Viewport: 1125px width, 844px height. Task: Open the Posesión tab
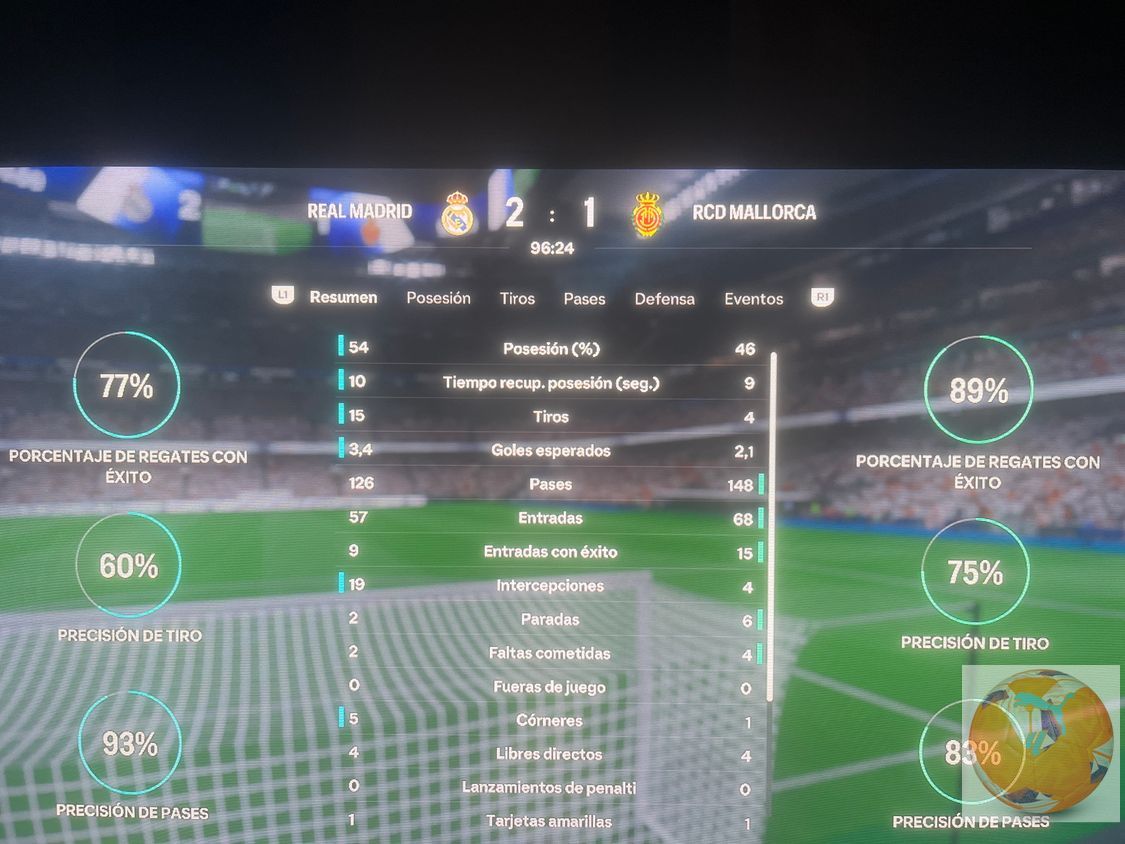coord(438,298)
